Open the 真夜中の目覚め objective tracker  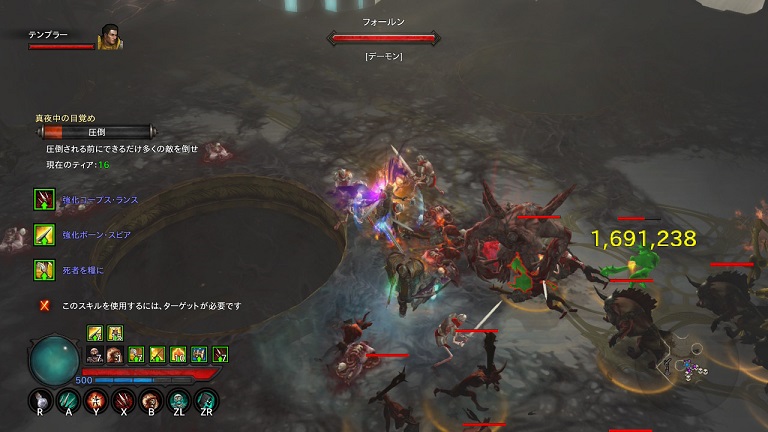[95, 131]
